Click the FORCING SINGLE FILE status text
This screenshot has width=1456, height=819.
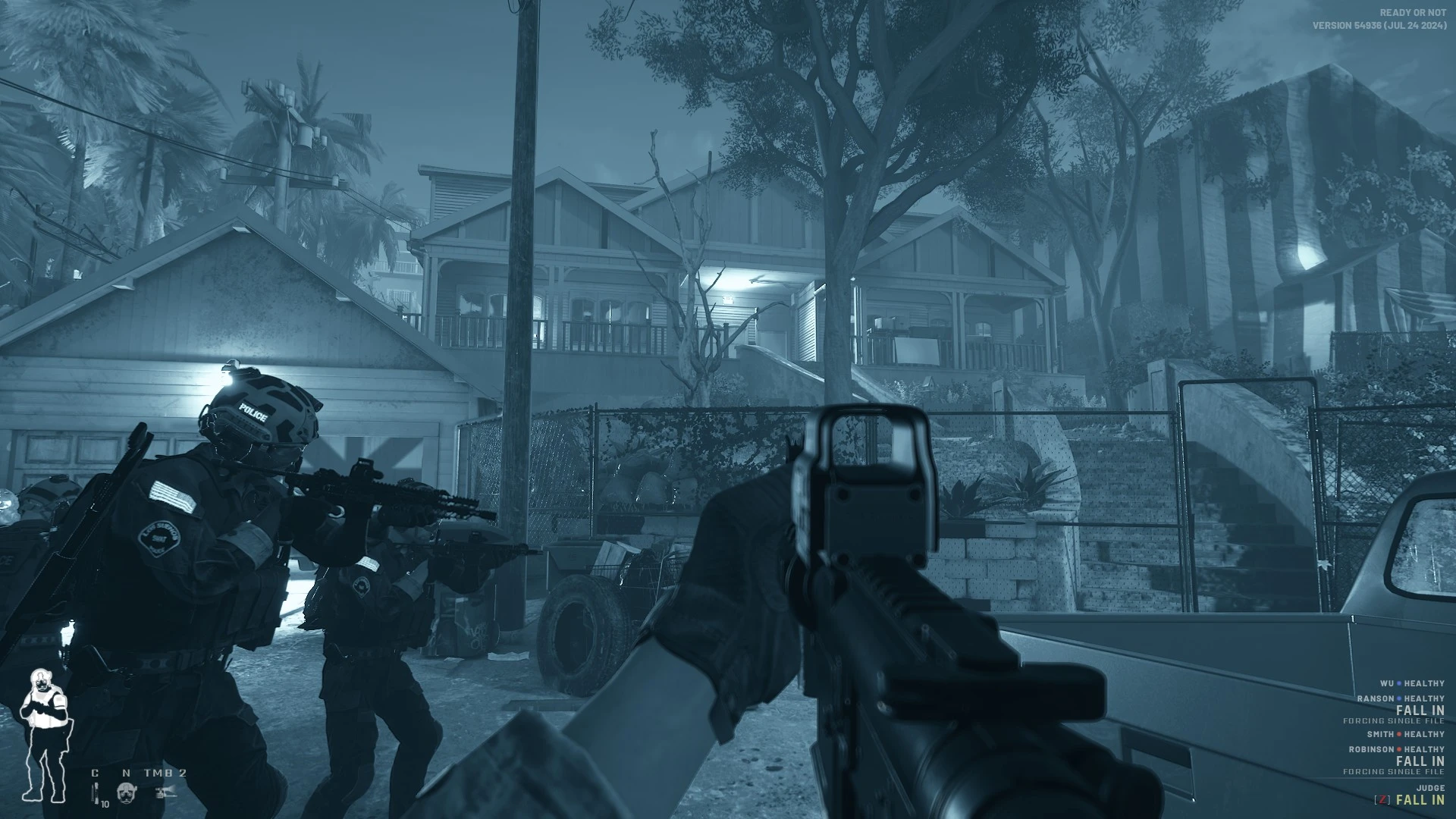pyautogui.click(x=1393, y=720)
